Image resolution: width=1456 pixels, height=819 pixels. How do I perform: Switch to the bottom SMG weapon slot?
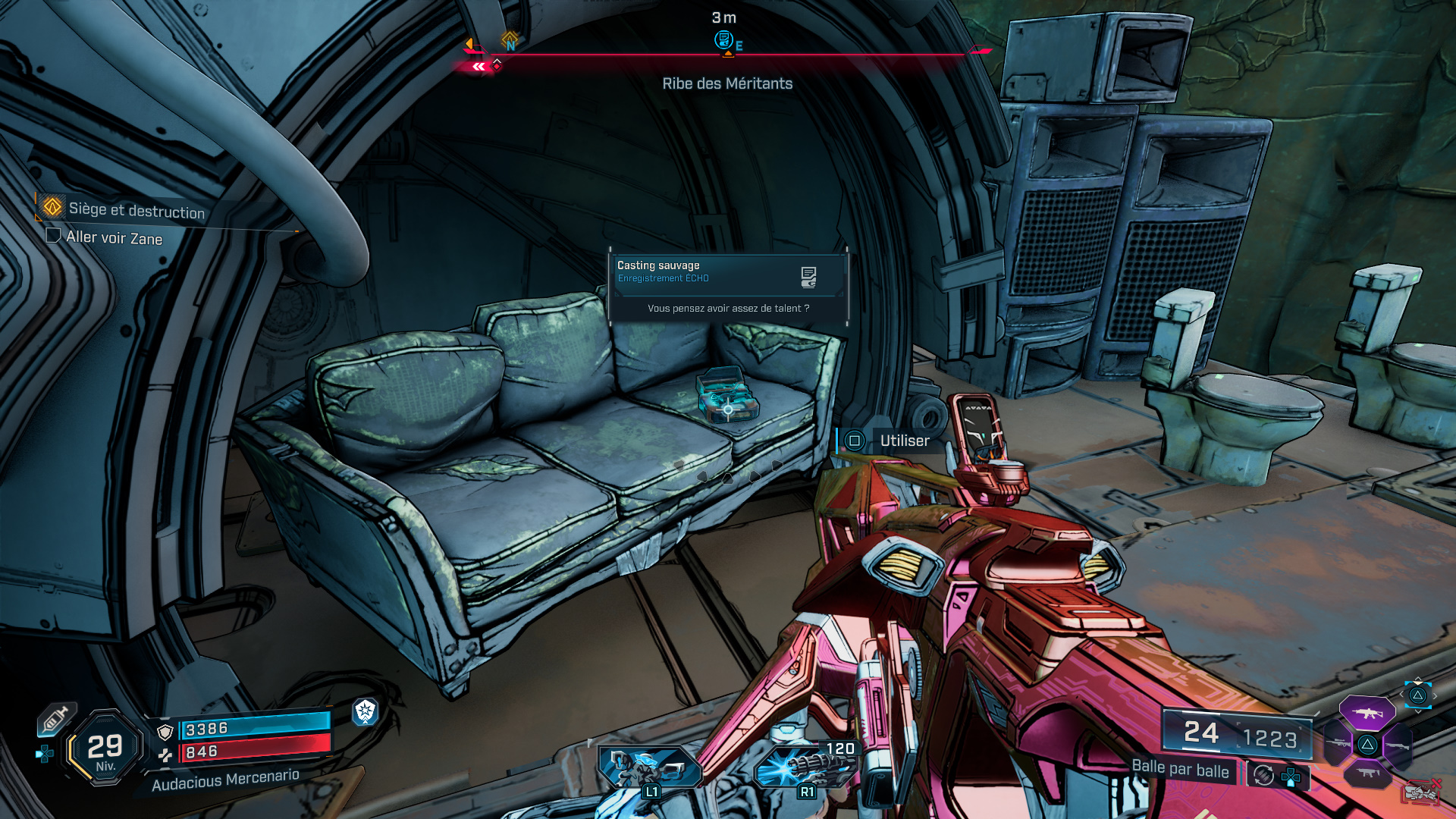(1367, 773)
